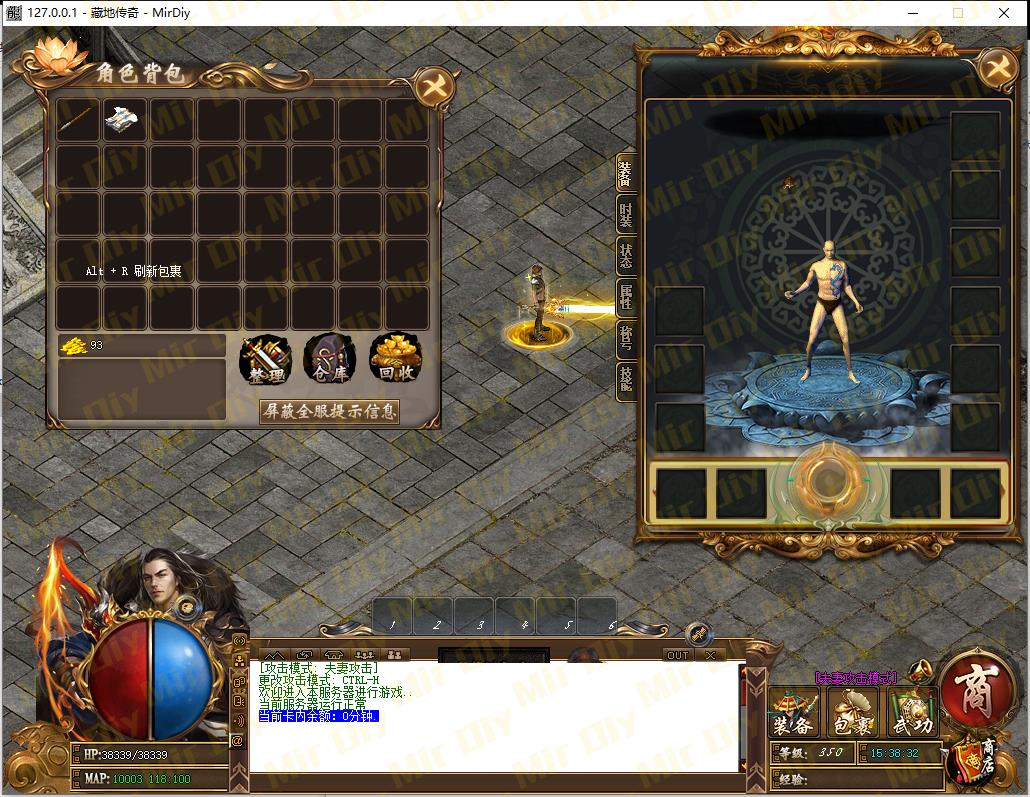This screenshot has height=797, width=1030.
Task: Open 装备 from the bottom bar
Action: [x=795, y=714]
